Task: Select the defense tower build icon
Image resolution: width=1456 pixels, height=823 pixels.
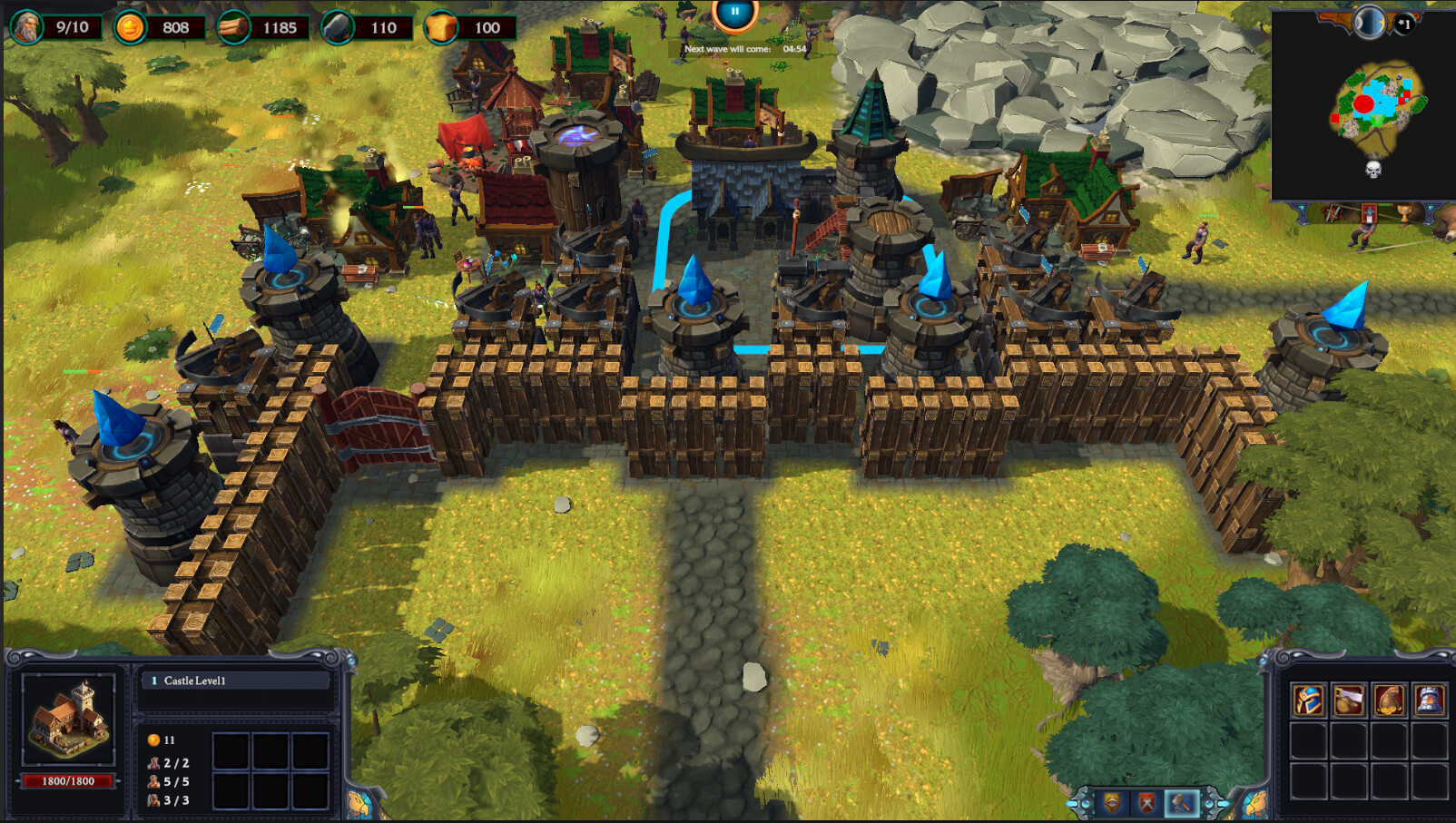Action: [x=1429, y=699]
